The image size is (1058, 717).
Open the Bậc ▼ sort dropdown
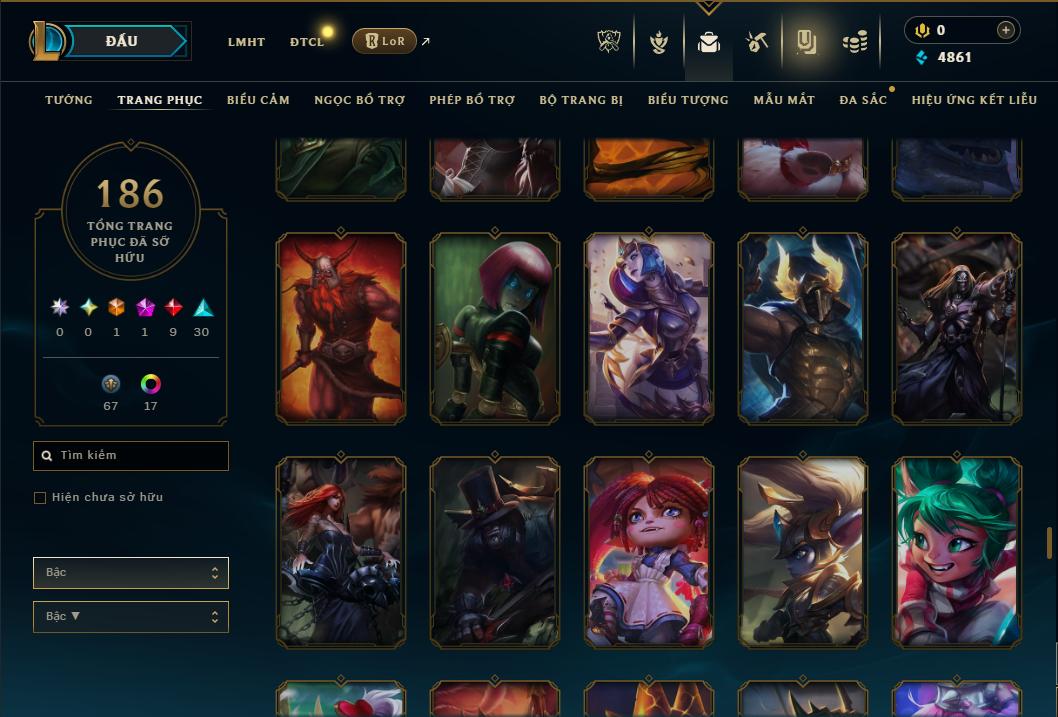point(131,617)
